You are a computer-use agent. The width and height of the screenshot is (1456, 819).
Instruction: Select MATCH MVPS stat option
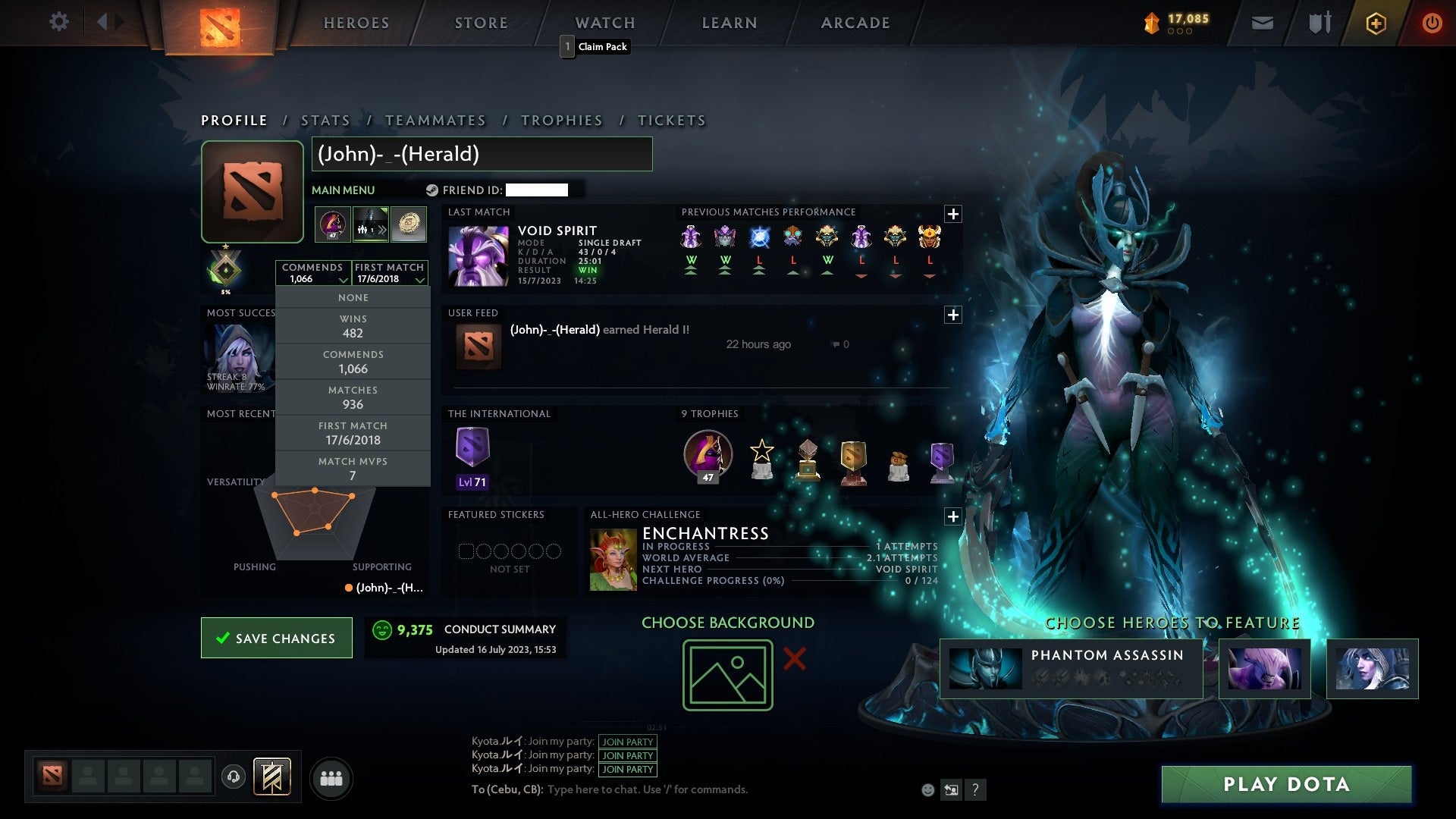pyautogui.click(x=352, y=468)
